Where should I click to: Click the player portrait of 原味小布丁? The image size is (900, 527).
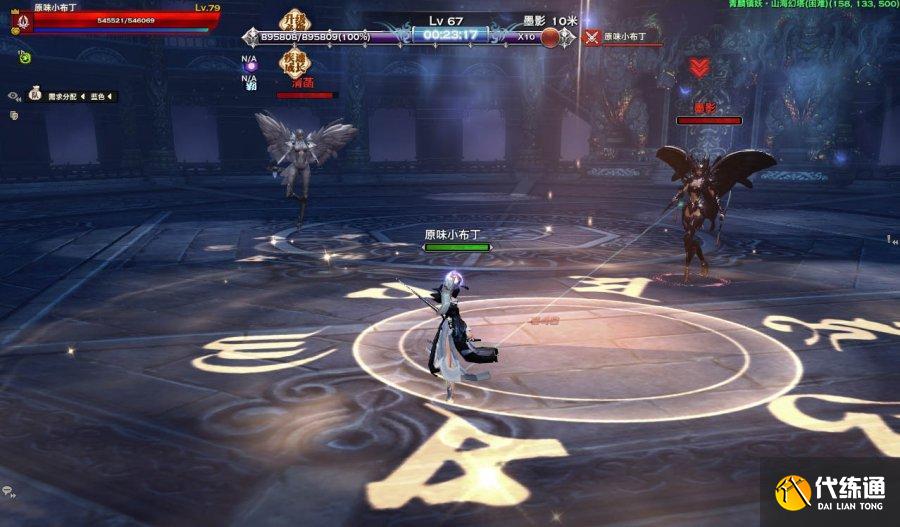tap(20, 20)
